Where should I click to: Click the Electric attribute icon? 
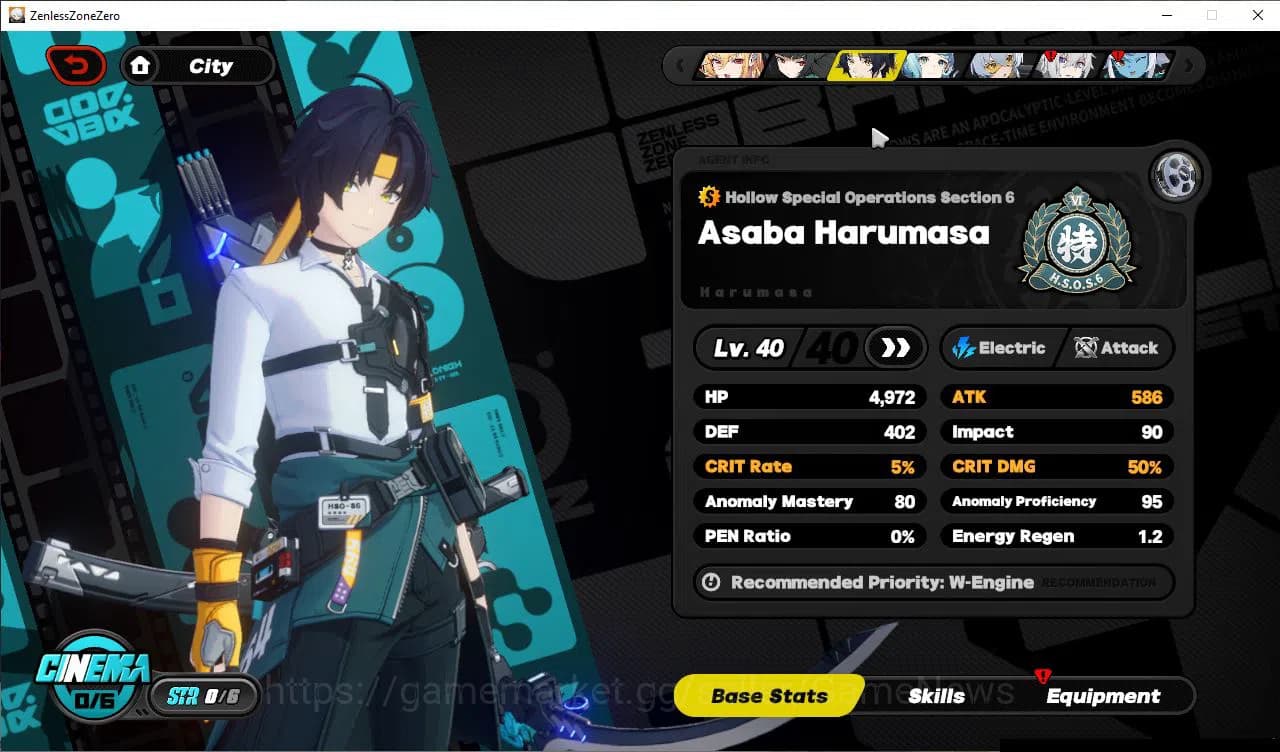pos(964,348)
